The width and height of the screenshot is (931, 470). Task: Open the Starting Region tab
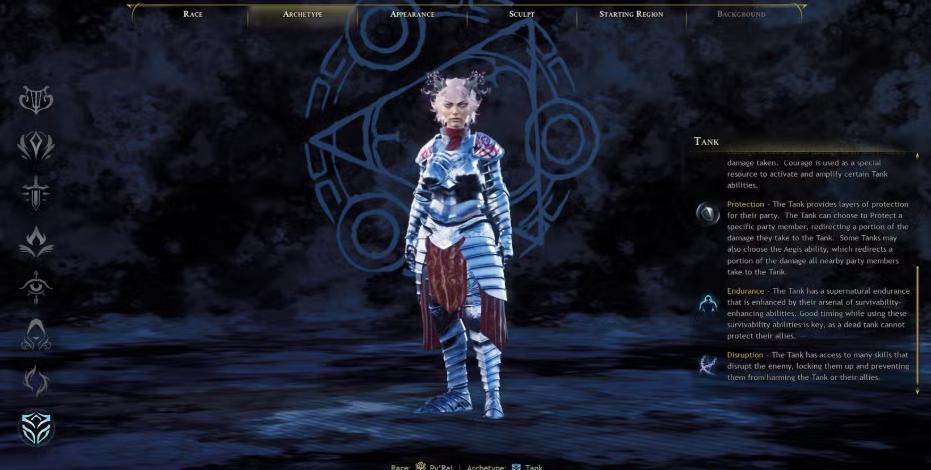coord(631,14)
